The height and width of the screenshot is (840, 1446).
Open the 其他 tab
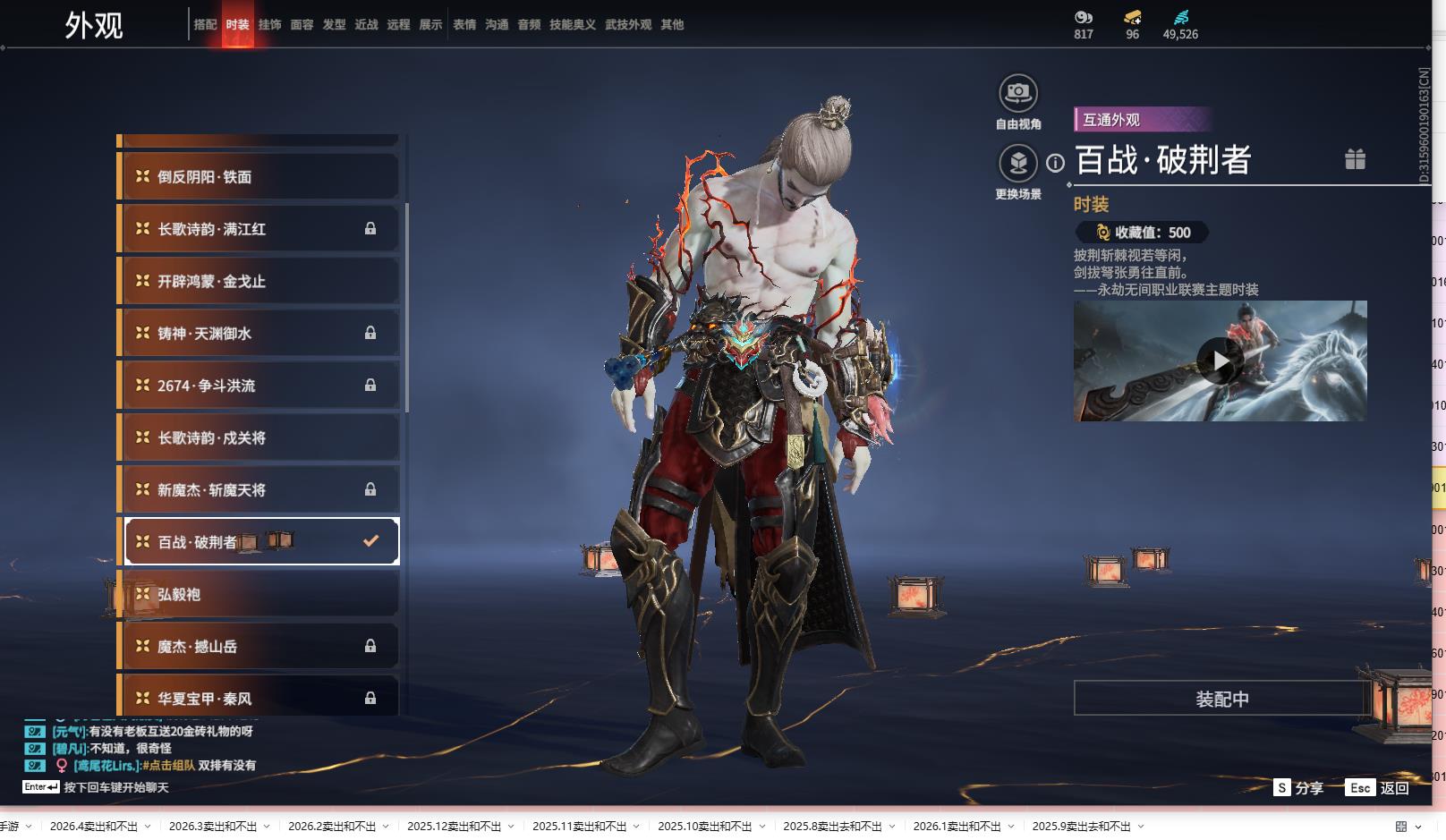[672, 25]
